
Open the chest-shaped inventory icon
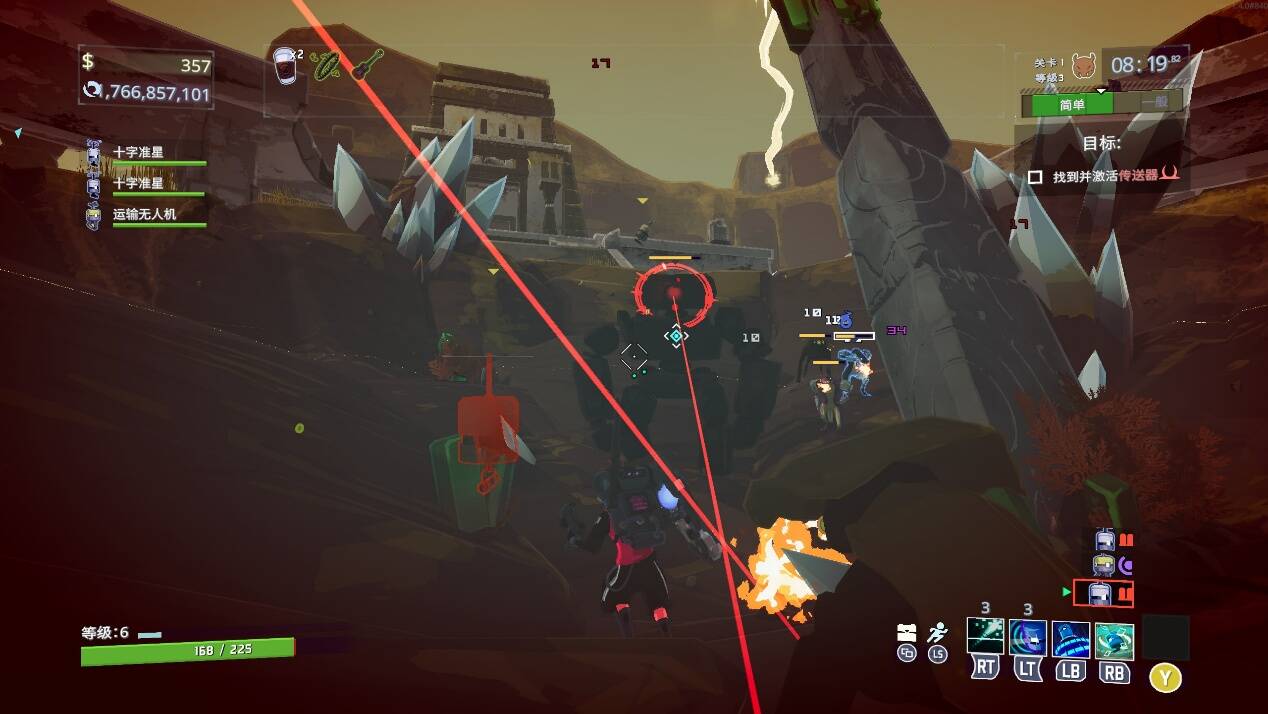(x=907, y=632)
